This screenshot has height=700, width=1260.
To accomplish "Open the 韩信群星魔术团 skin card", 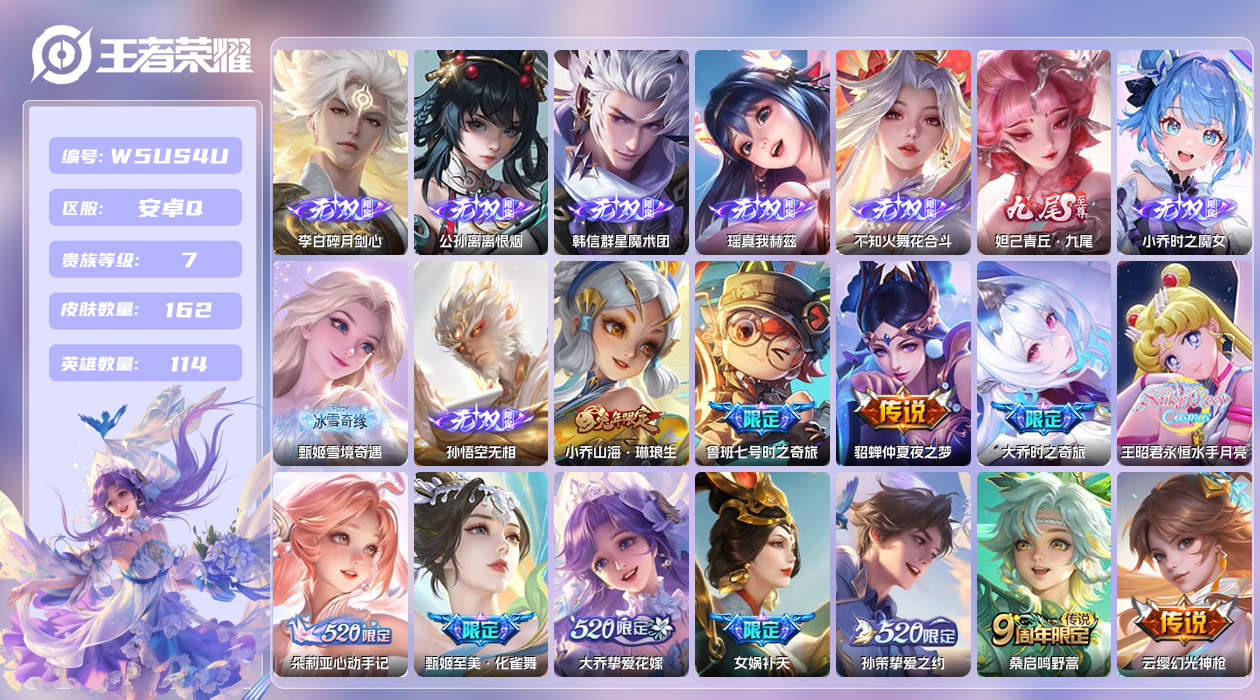I will [x=621, y=152].
